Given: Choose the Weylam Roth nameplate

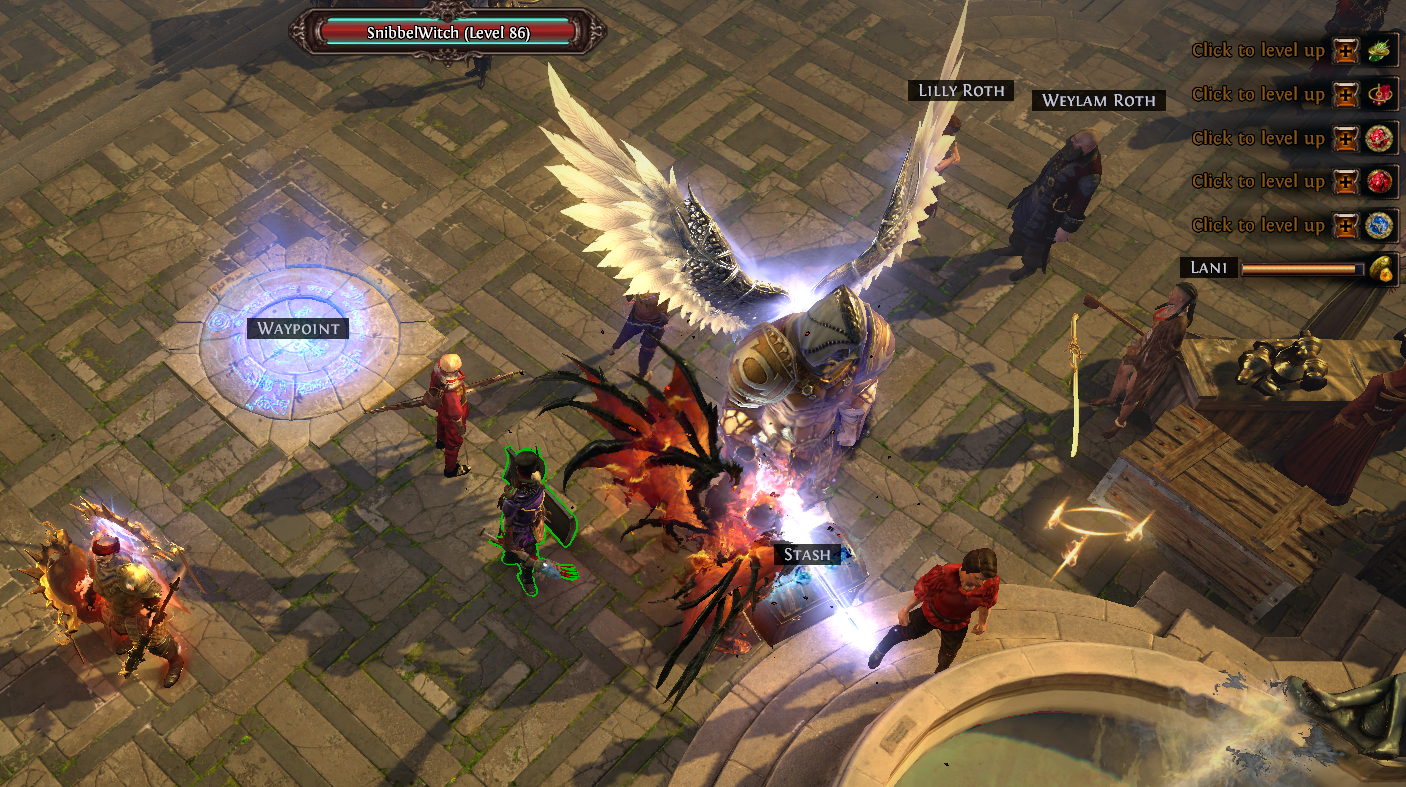Looking at the screenshot, I should 1098,100.
